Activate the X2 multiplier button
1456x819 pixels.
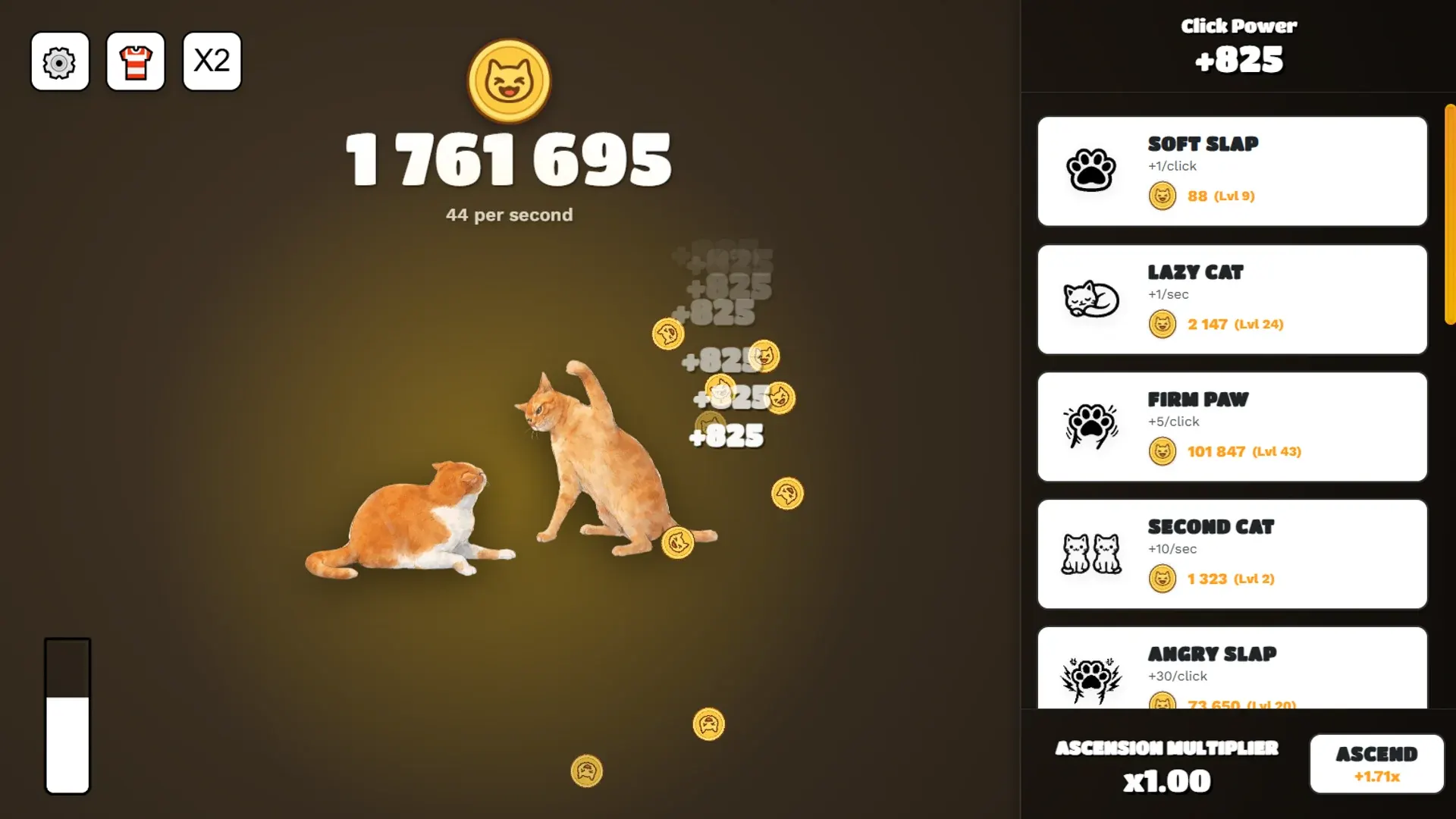[211, 61]
